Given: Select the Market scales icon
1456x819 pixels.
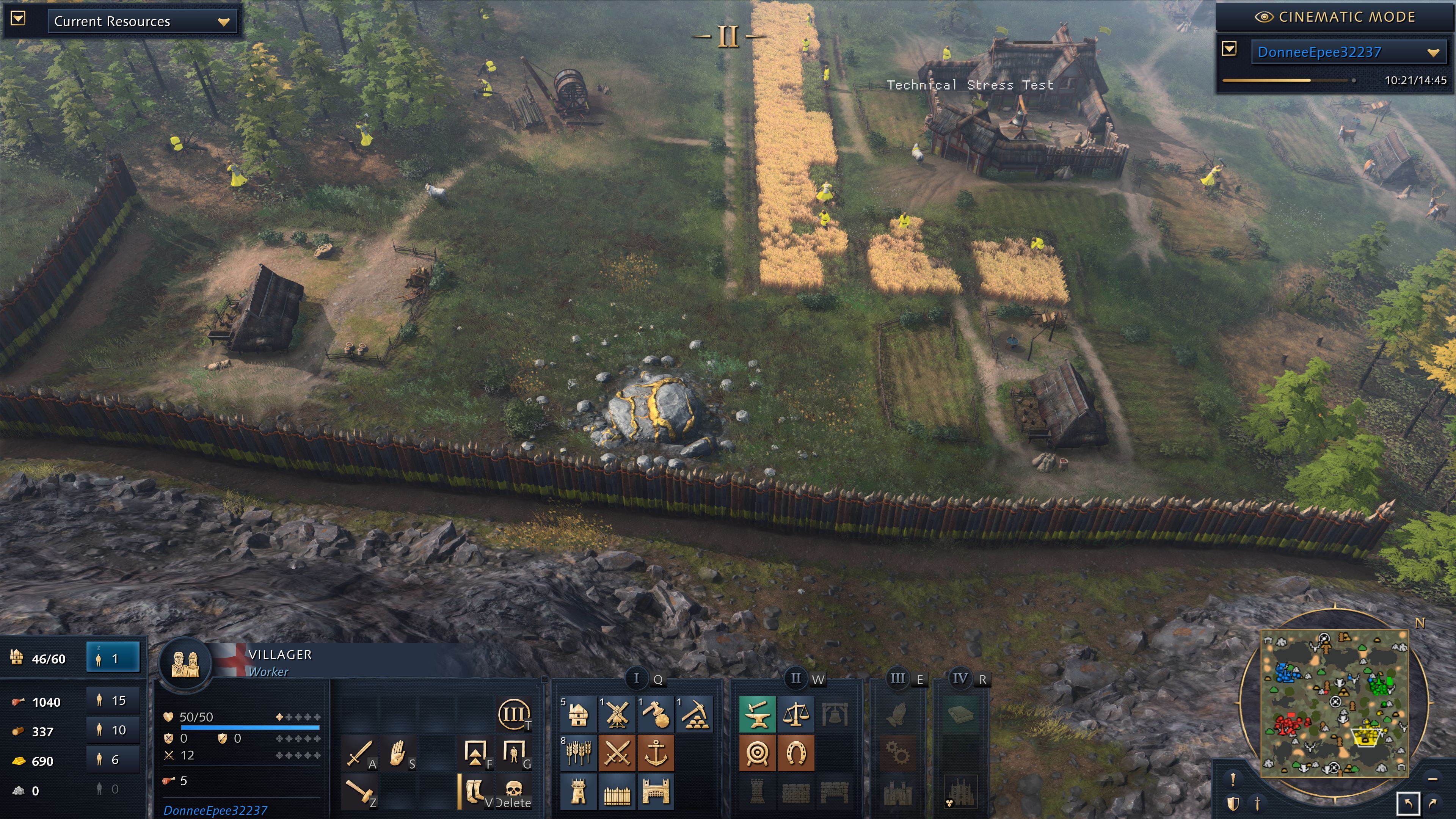Looking at the screenshot, I should [x=796, y=715].
